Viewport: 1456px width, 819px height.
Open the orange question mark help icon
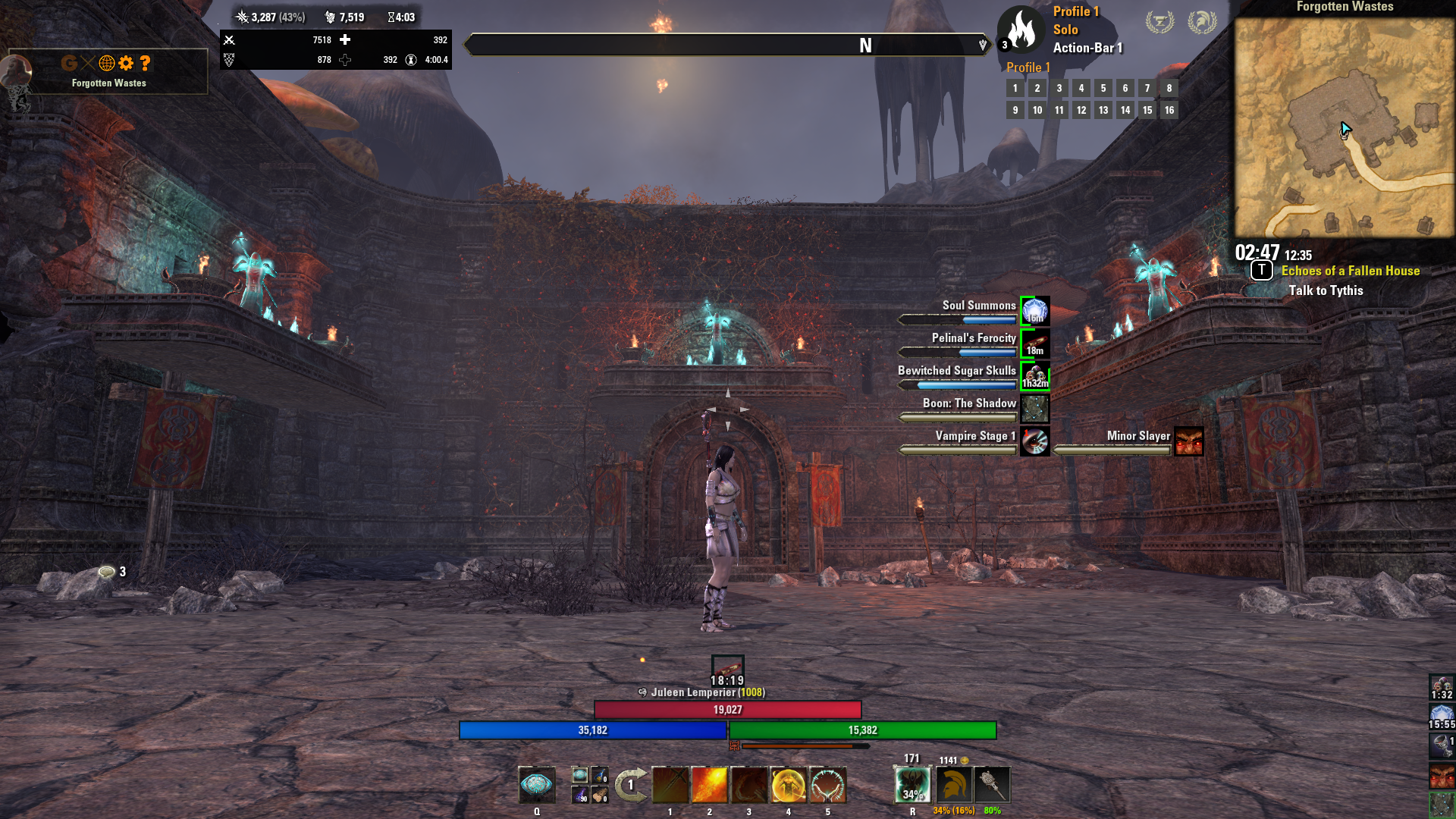pyautogui.click(x=144, y=64)
